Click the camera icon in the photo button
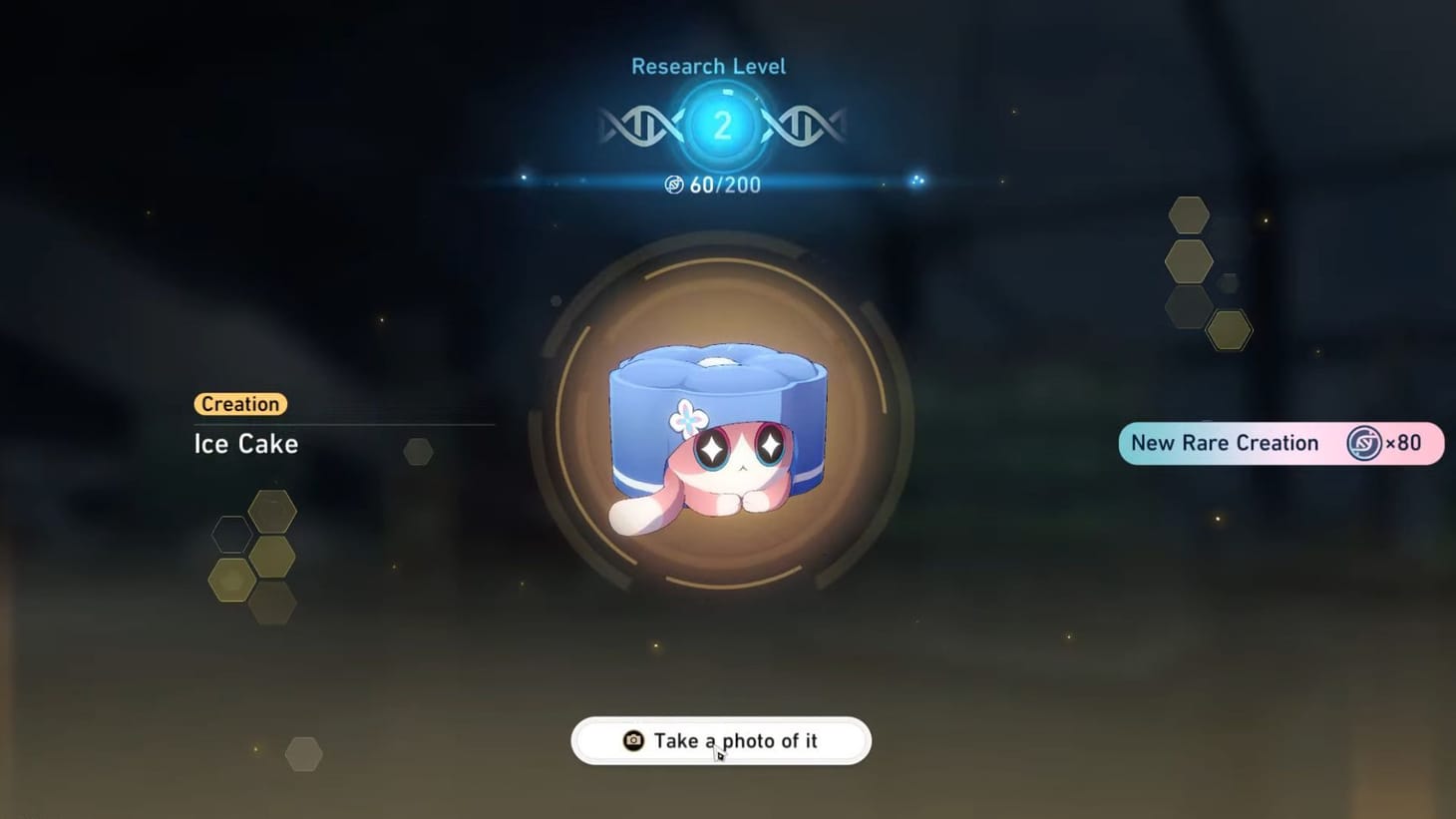 [x=632, y=740]
